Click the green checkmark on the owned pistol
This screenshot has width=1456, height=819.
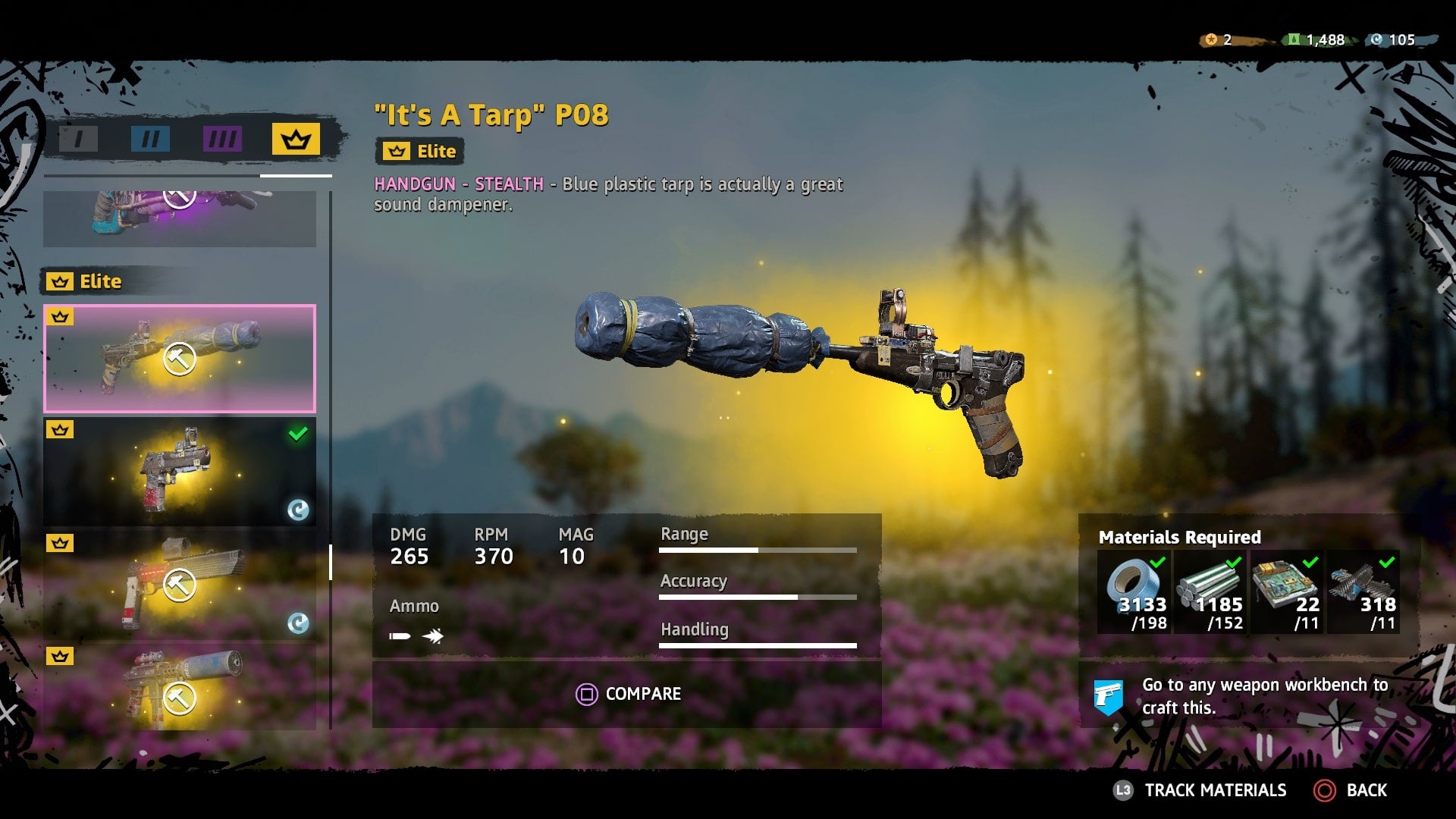coord(297,432)
